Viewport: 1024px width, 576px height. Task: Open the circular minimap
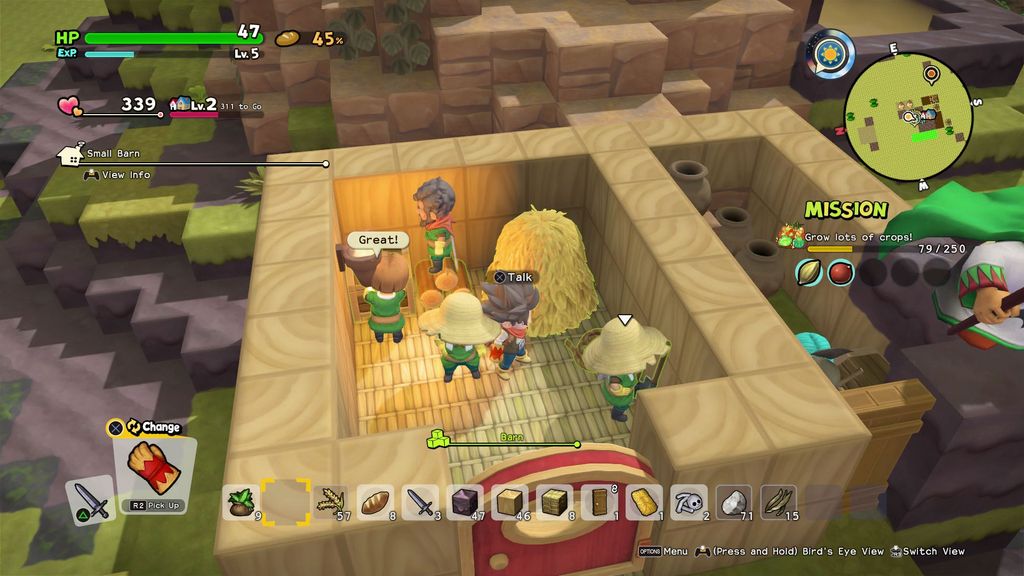click(908, 116)
